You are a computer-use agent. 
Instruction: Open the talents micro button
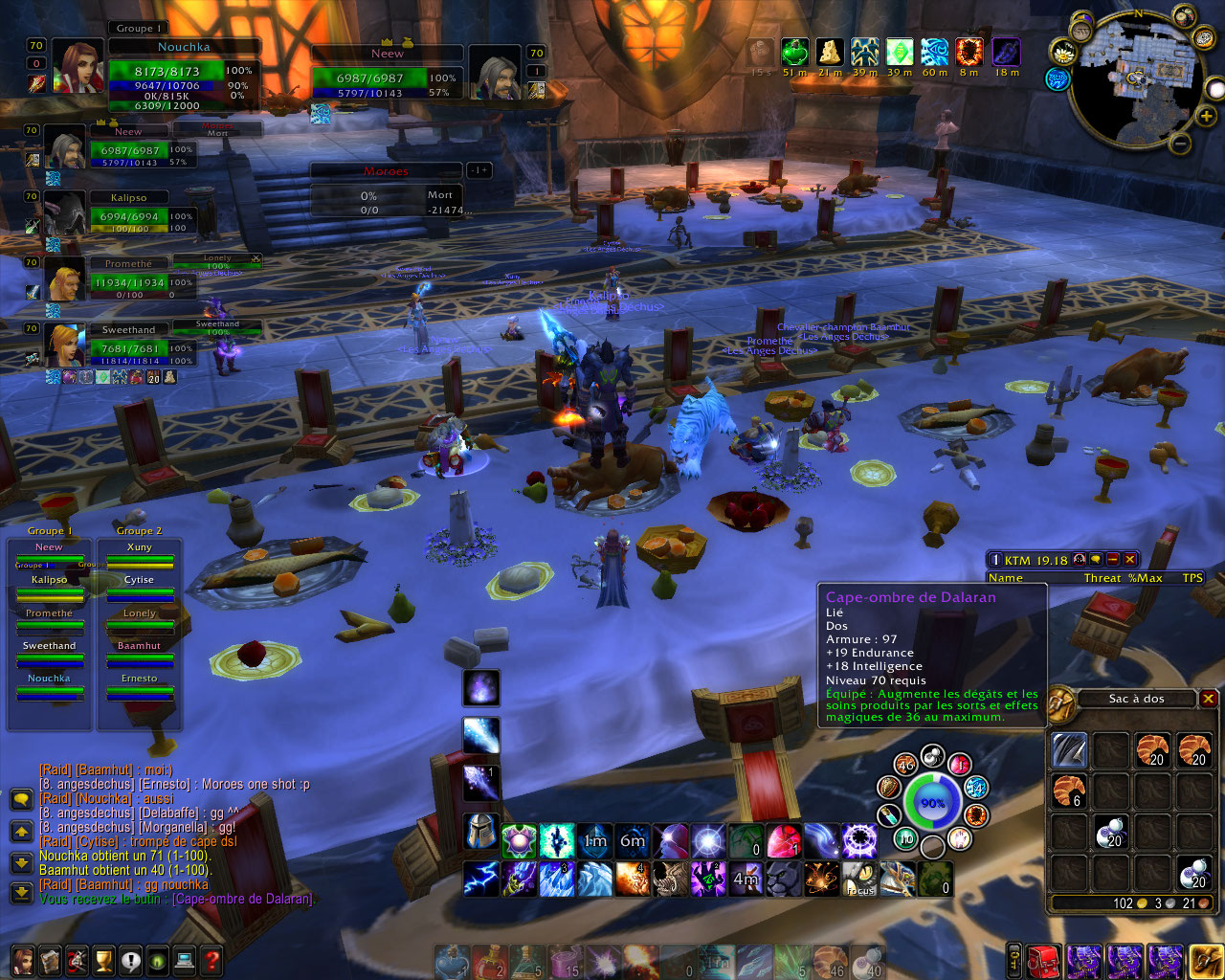pos(77,960)
